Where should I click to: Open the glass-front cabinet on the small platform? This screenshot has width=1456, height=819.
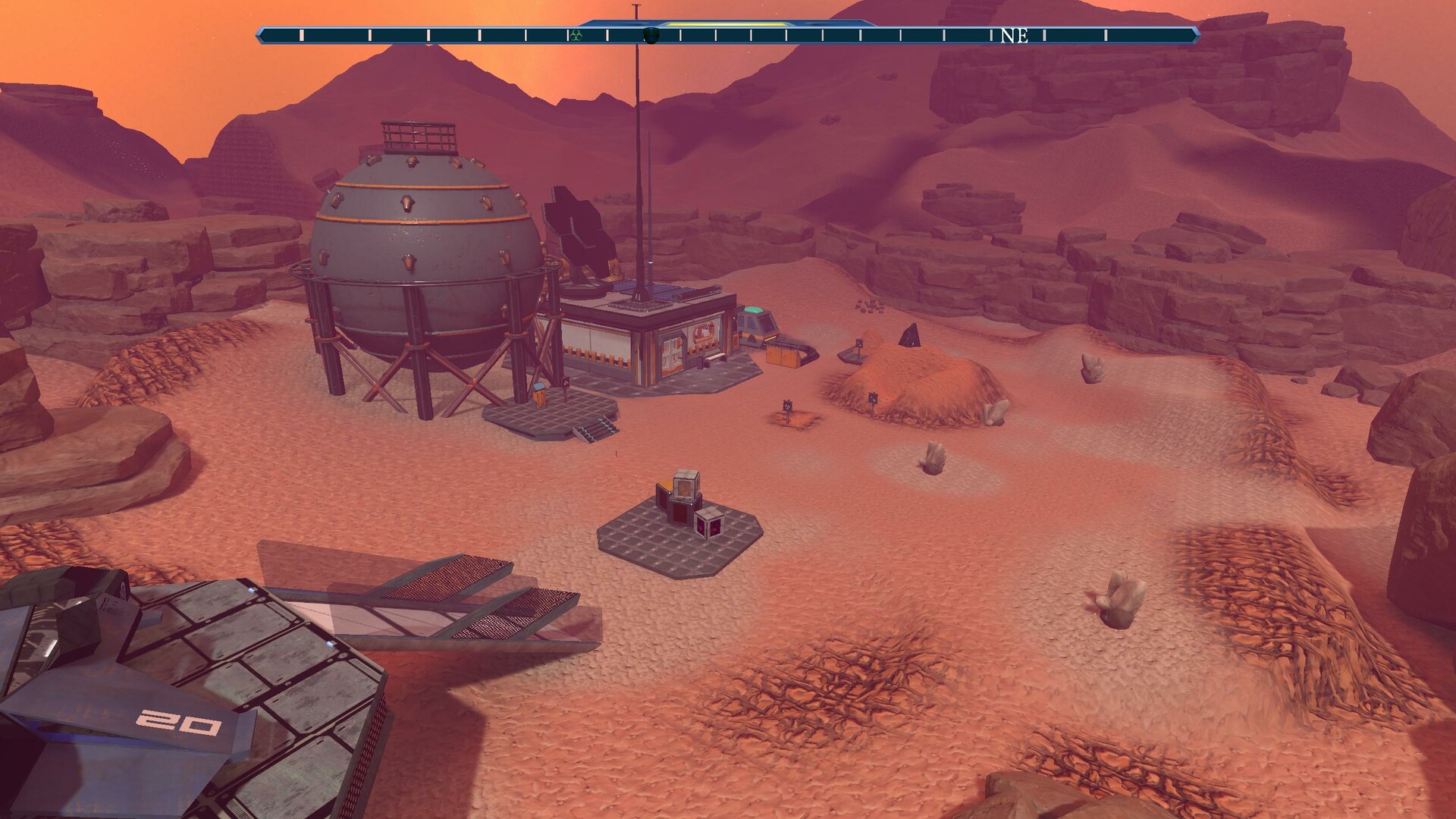685,488
